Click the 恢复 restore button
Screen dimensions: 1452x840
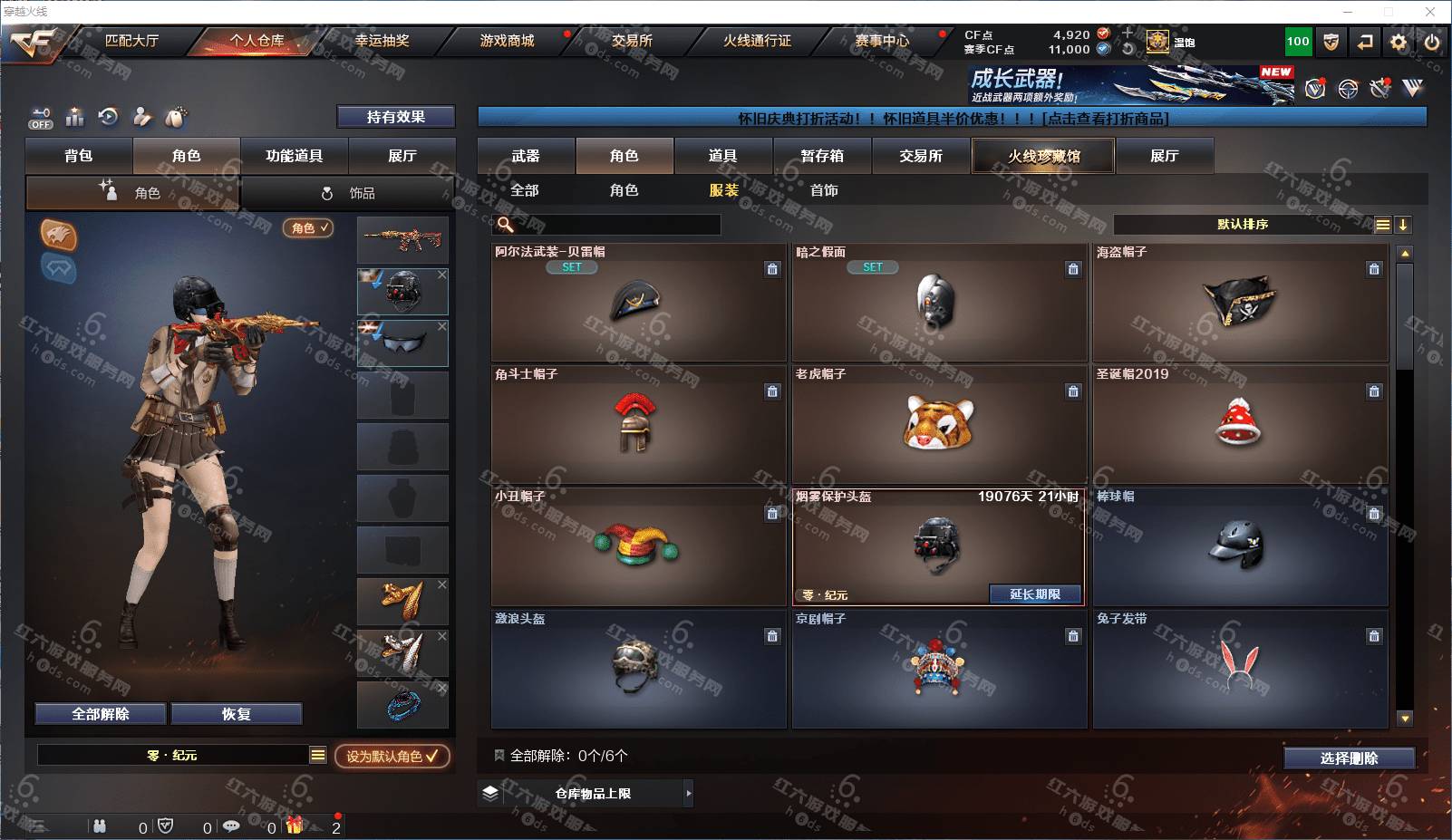[x=236, y=714]
